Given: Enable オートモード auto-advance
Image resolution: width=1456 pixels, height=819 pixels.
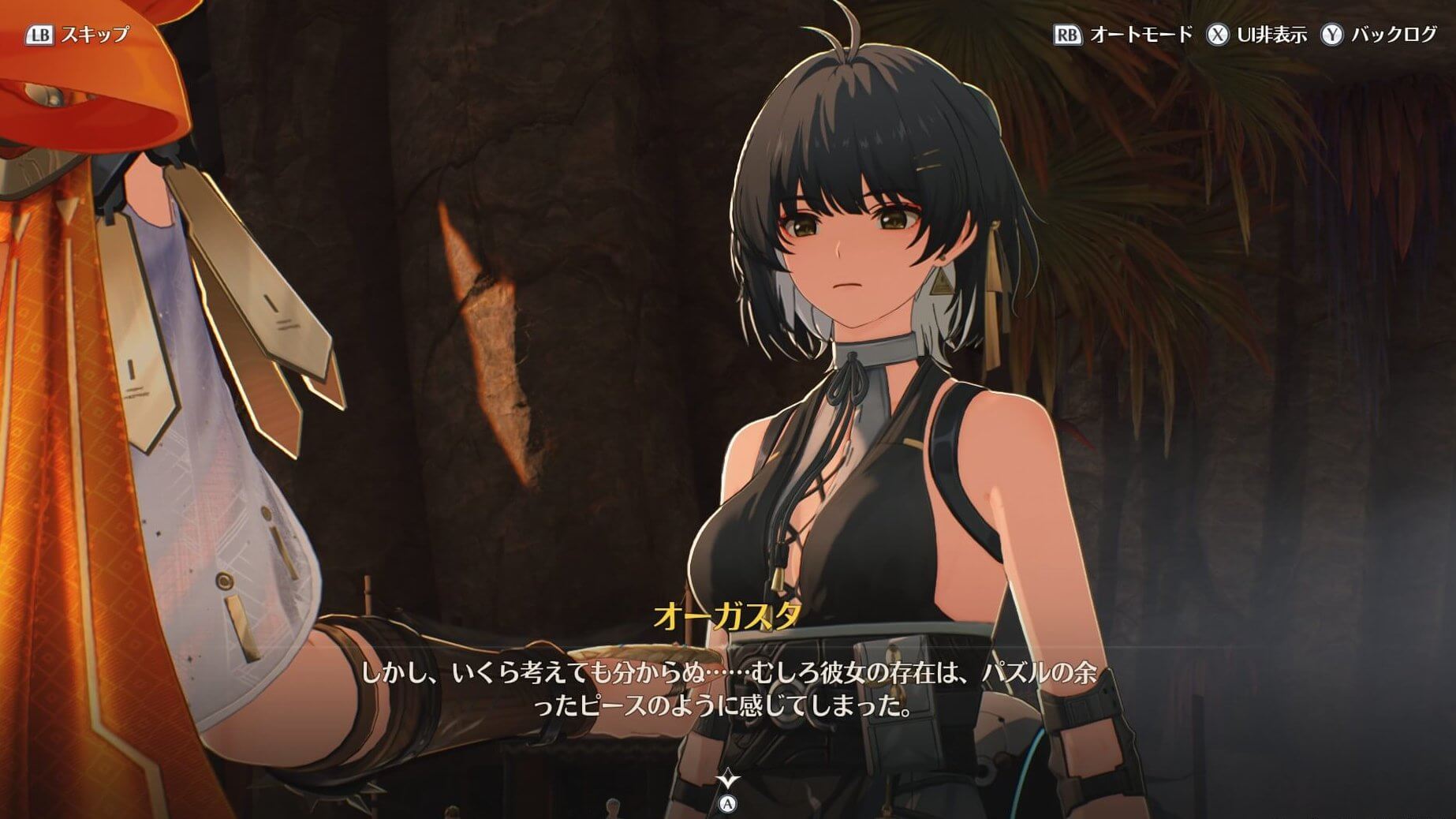Looking at the screenshot, I should click(1123, 35).
